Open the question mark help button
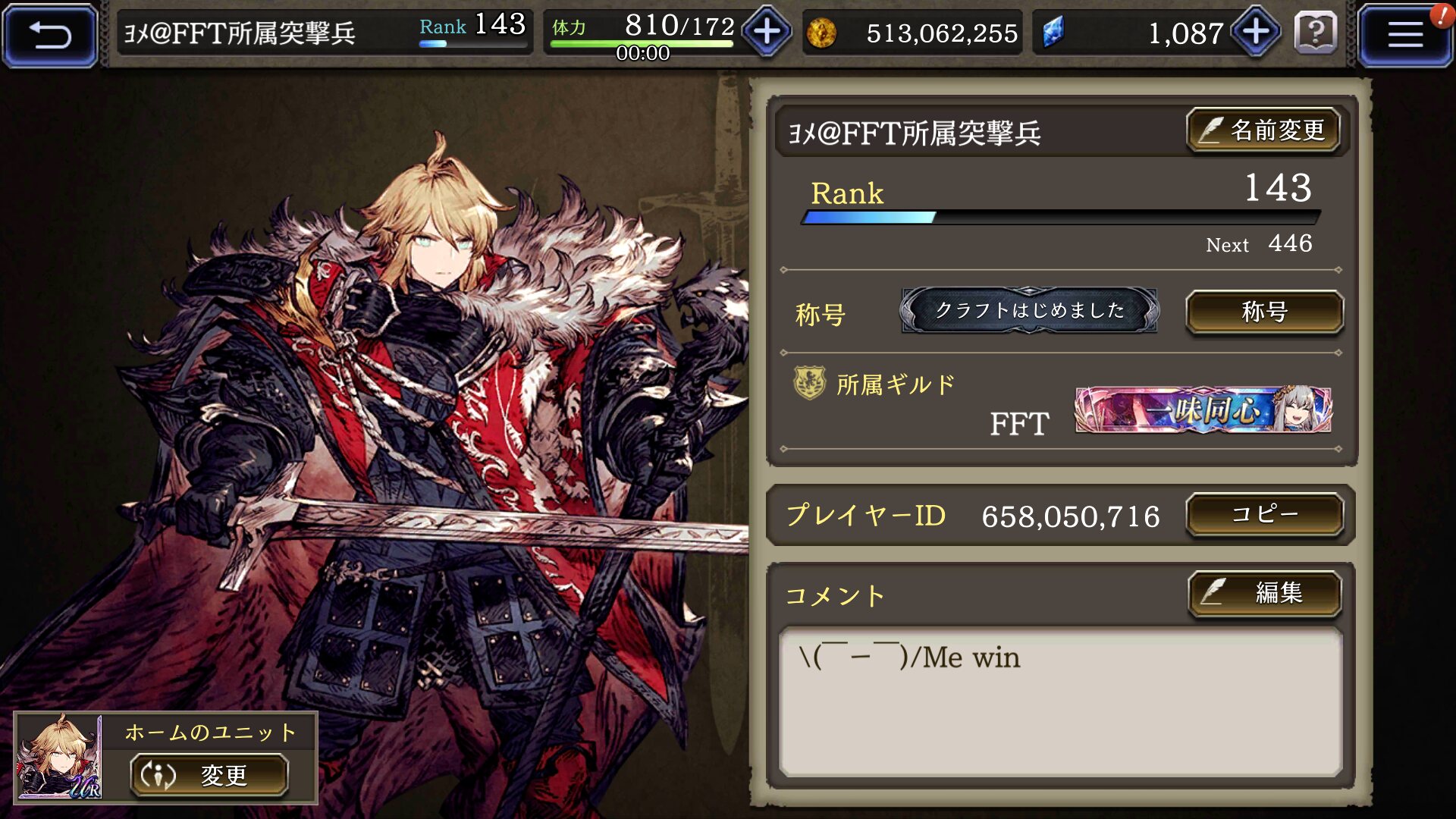Image resolution: width=1456 pixels, height=819 pixels. (1316, 33)
